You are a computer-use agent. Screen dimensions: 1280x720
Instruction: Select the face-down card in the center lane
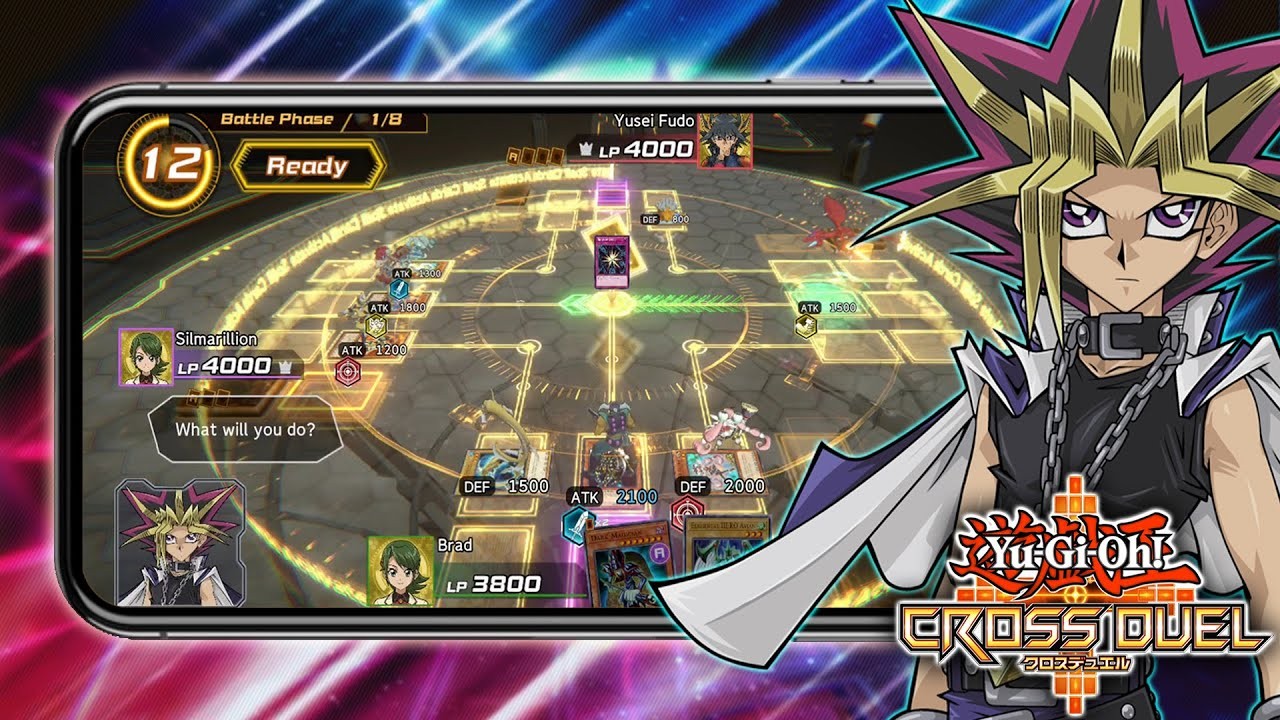coord(610,263)
